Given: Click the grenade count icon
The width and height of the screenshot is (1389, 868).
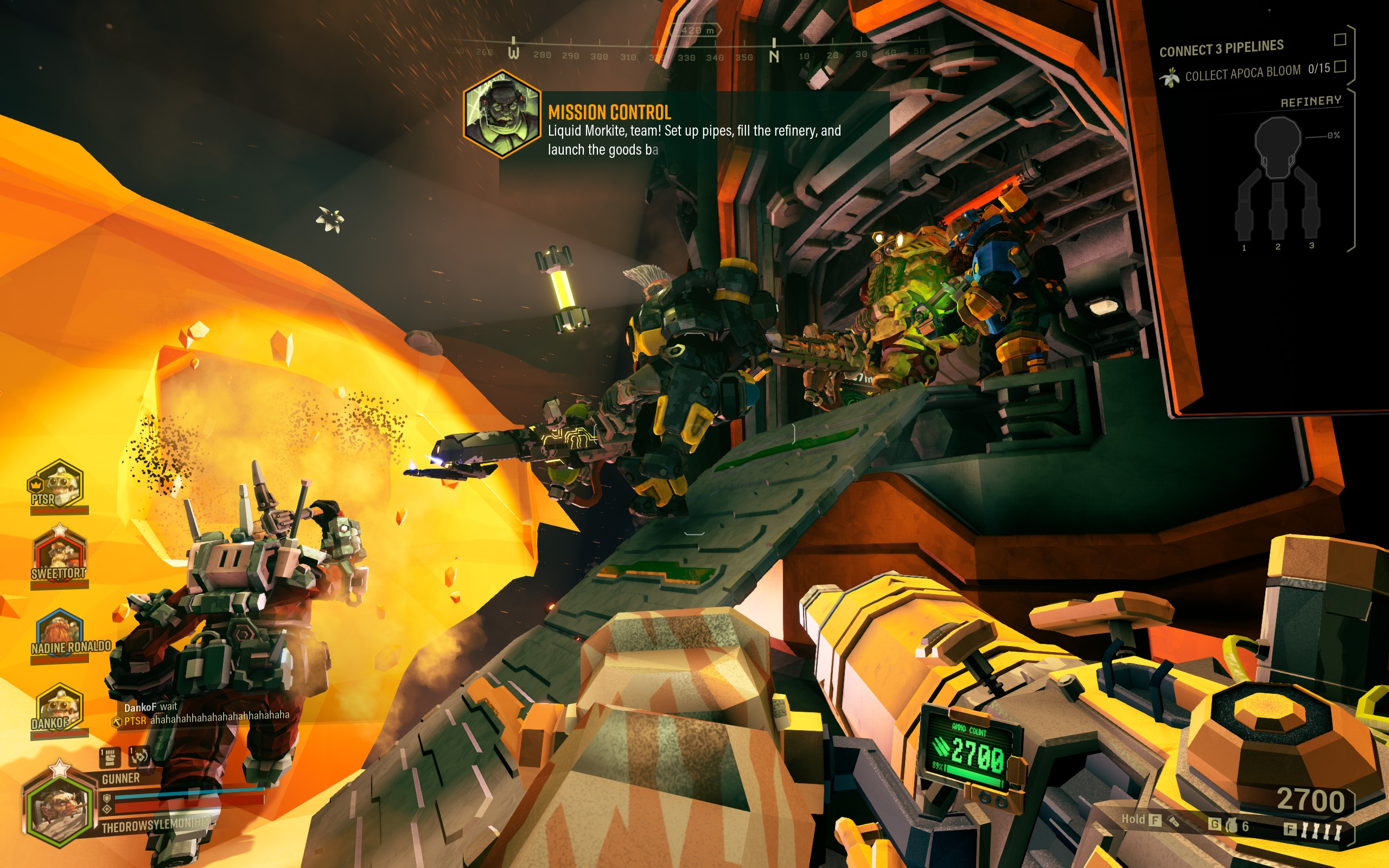Looking at the screenshot, I should tap(1231, 826).
